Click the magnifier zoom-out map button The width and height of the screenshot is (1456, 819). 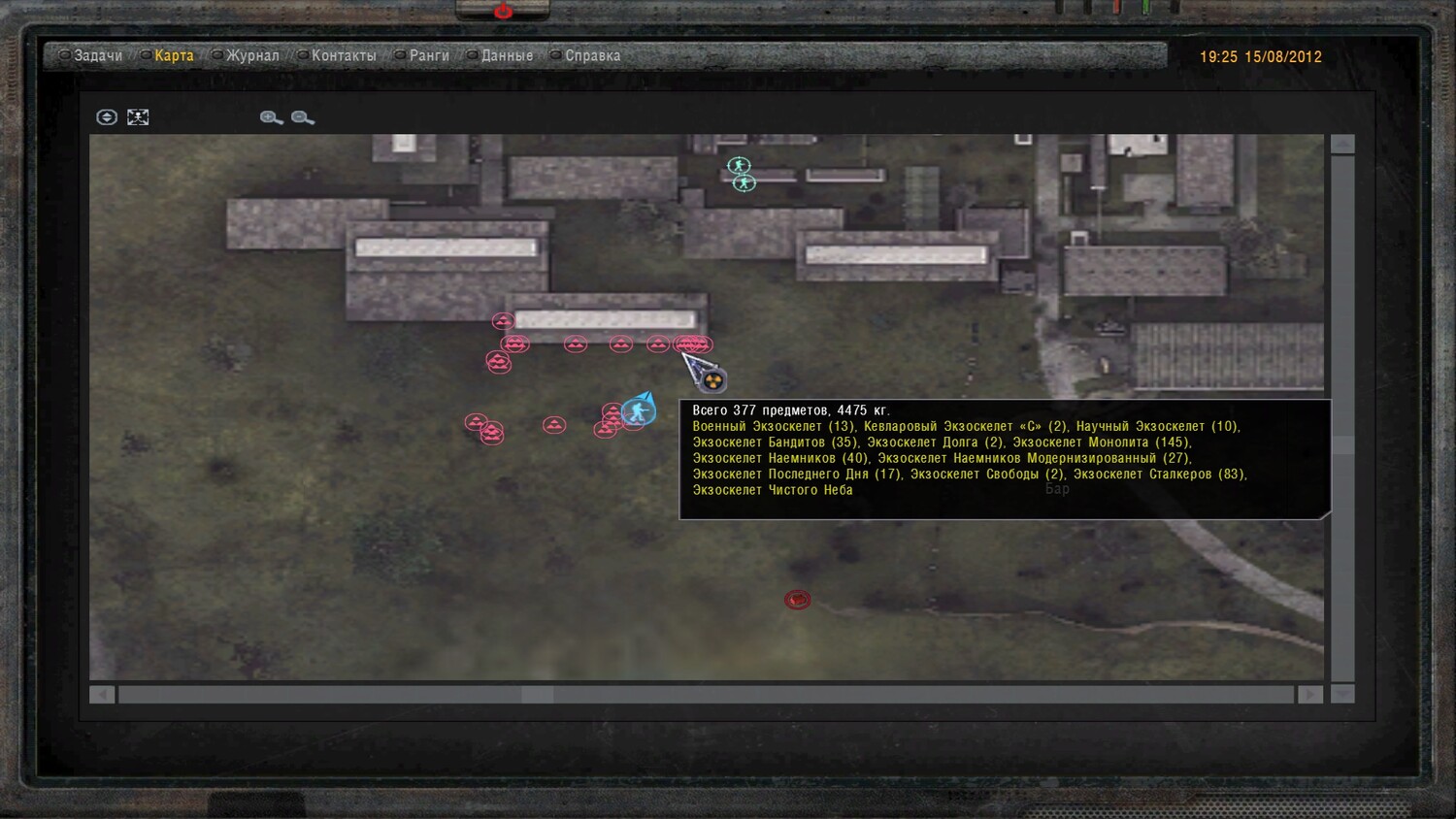pyautogui.click(x=302, y=117)
